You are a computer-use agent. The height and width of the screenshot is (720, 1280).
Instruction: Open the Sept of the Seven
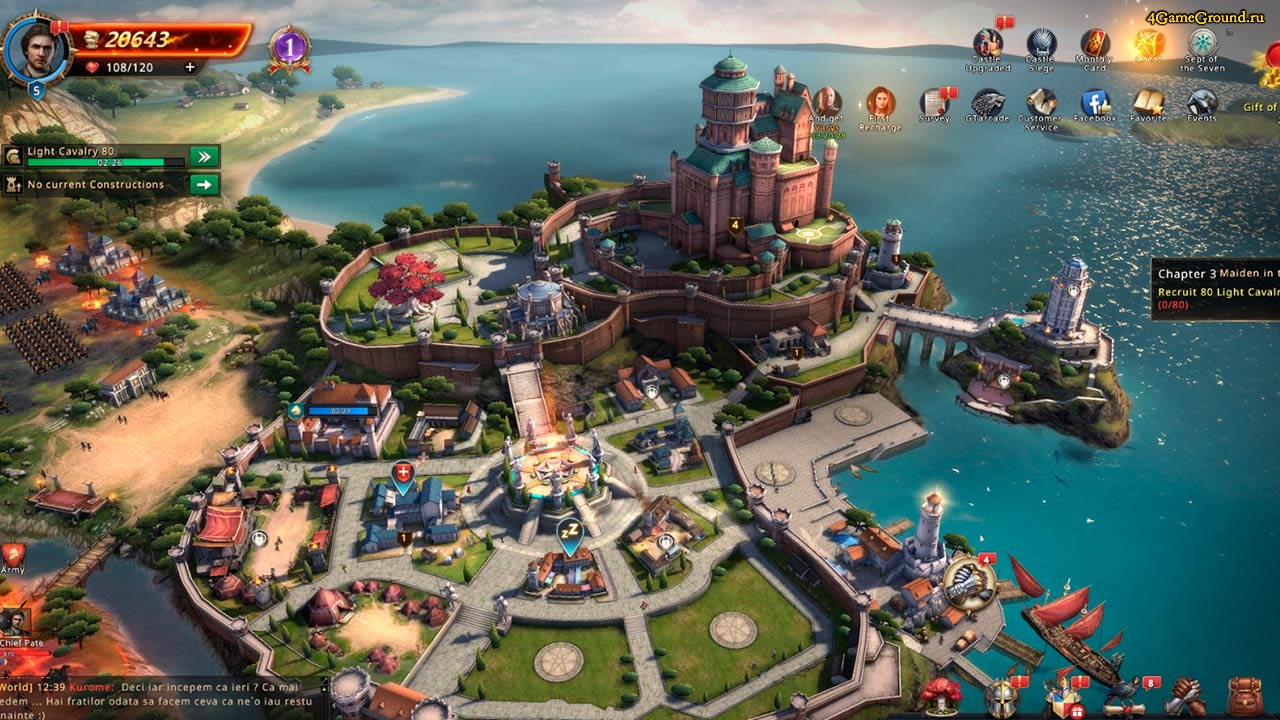point(1202,46)
